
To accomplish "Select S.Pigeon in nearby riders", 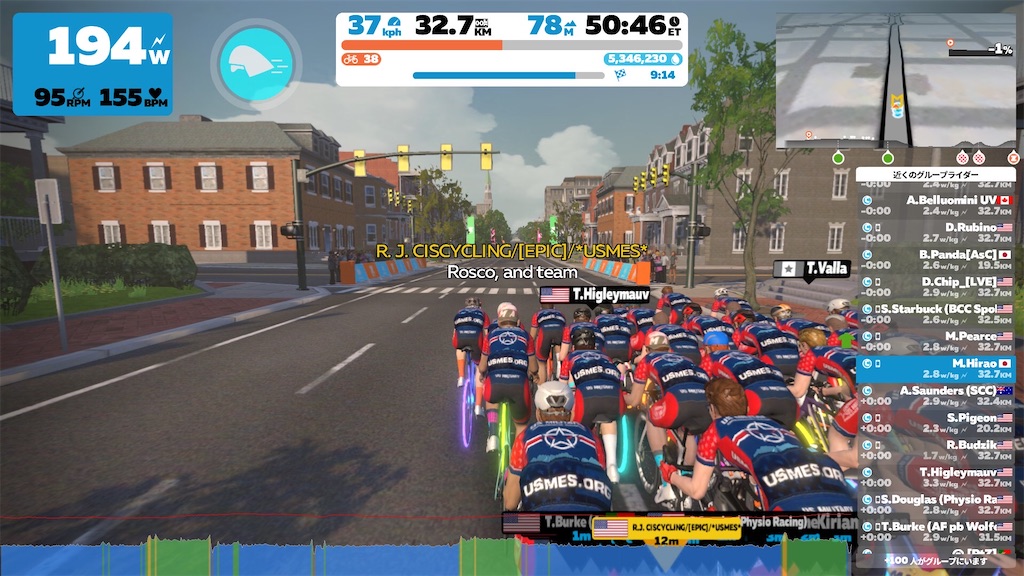I will click(936, 422).
